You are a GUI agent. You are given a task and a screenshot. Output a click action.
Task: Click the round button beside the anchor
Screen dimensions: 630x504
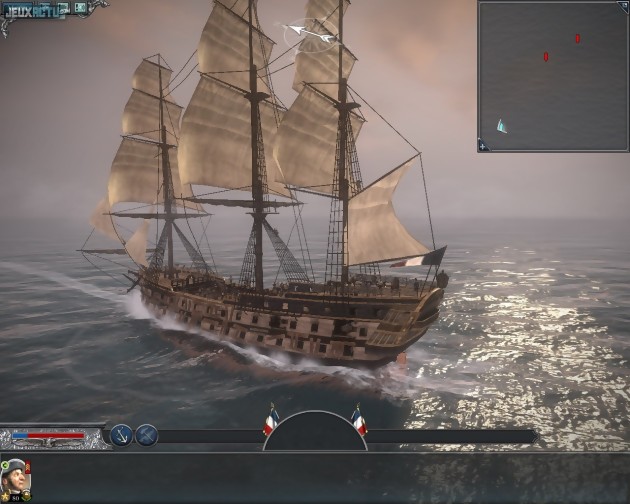pyautogui.click(x=147, y=435)
